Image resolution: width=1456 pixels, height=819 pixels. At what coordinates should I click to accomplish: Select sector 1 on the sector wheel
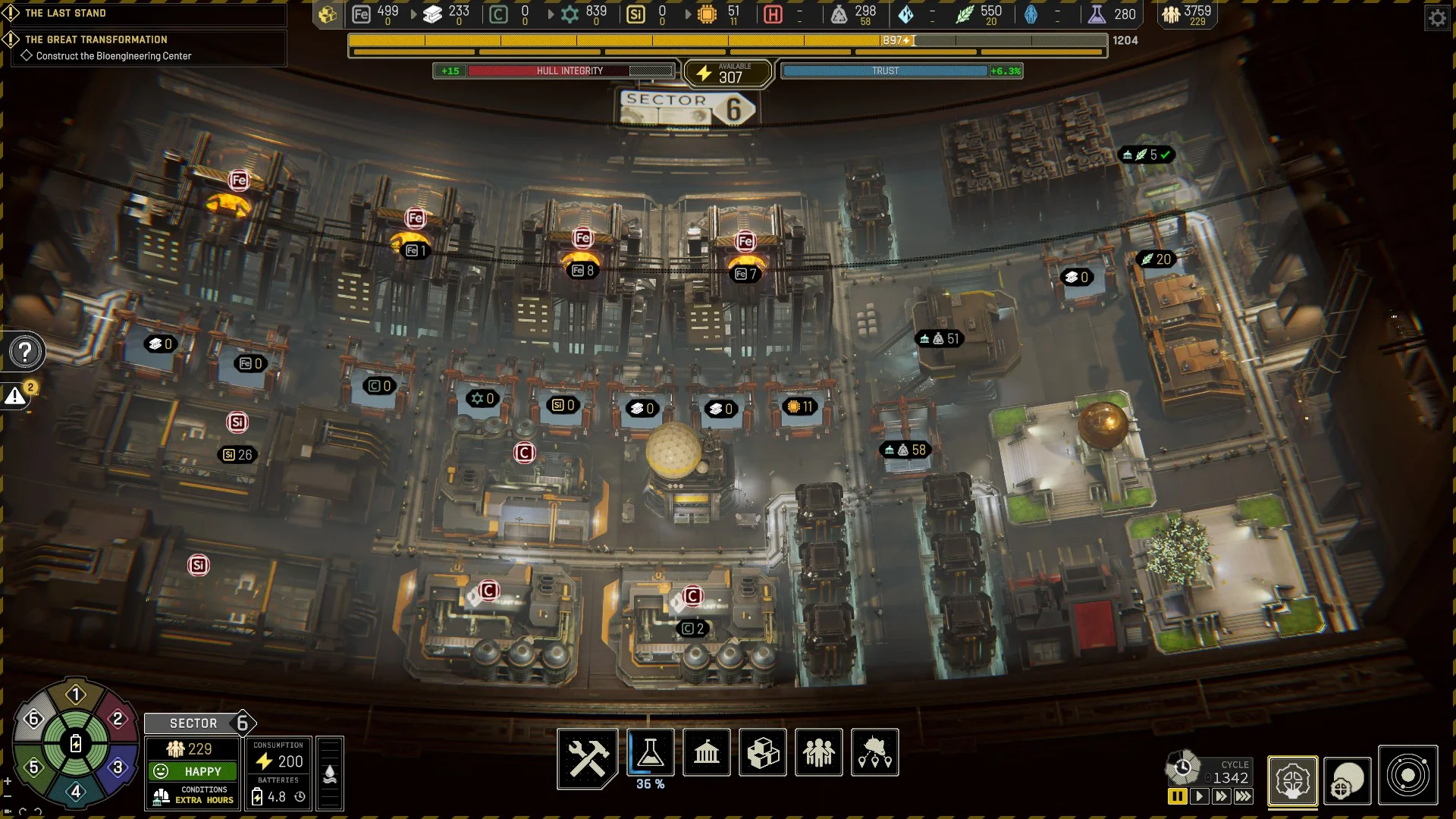76,695
